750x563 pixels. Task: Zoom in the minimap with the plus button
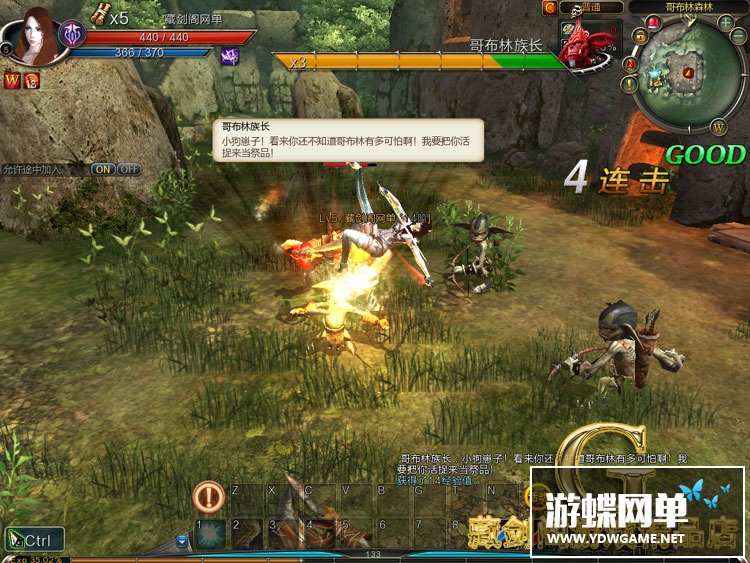click(725, 22)
